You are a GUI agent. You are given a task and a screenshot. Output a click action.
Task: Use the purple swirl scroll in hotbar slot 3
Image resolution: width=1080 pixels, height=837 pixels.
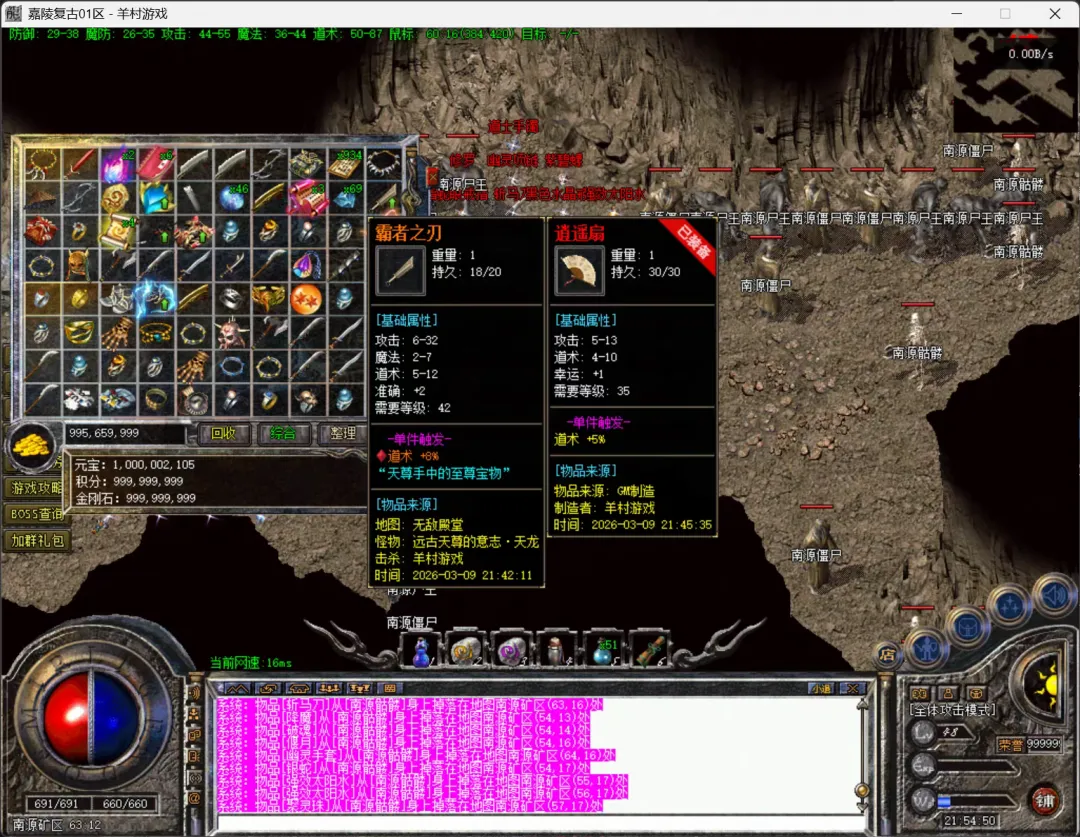click(x=510, y=651)
